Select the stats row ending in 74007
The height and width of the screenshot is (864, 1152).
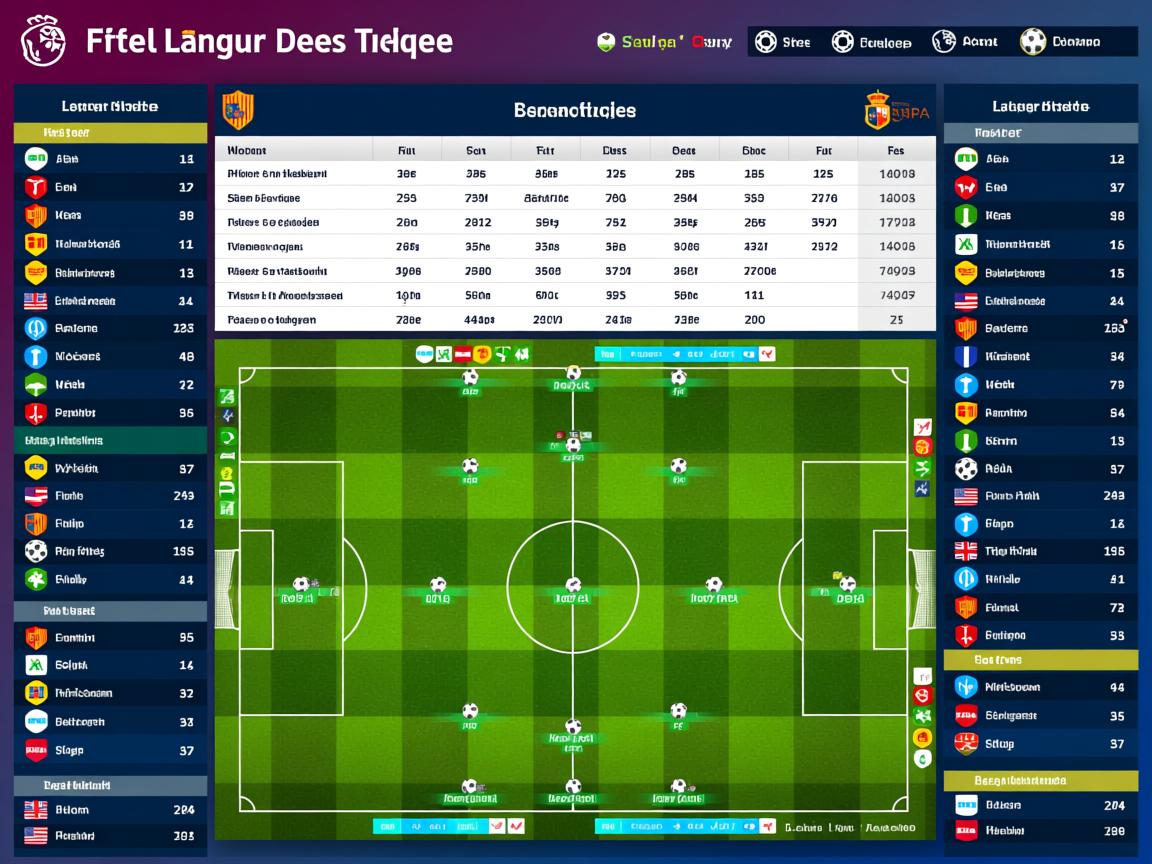click(x=575, y=296)
